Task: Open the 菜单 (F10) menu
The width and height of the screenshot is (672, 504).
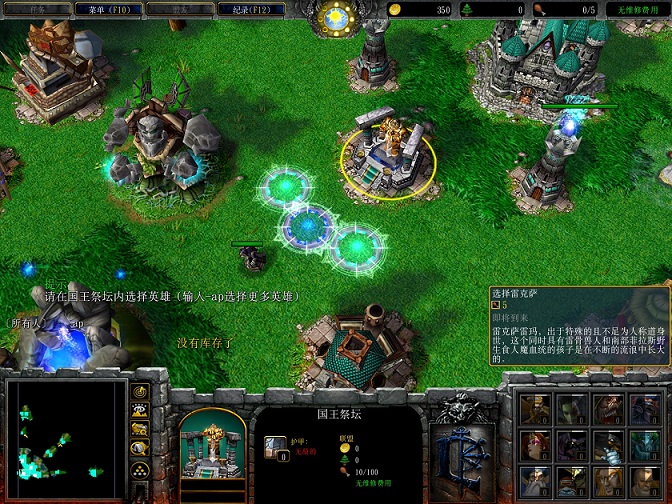Action: [109, 9]
